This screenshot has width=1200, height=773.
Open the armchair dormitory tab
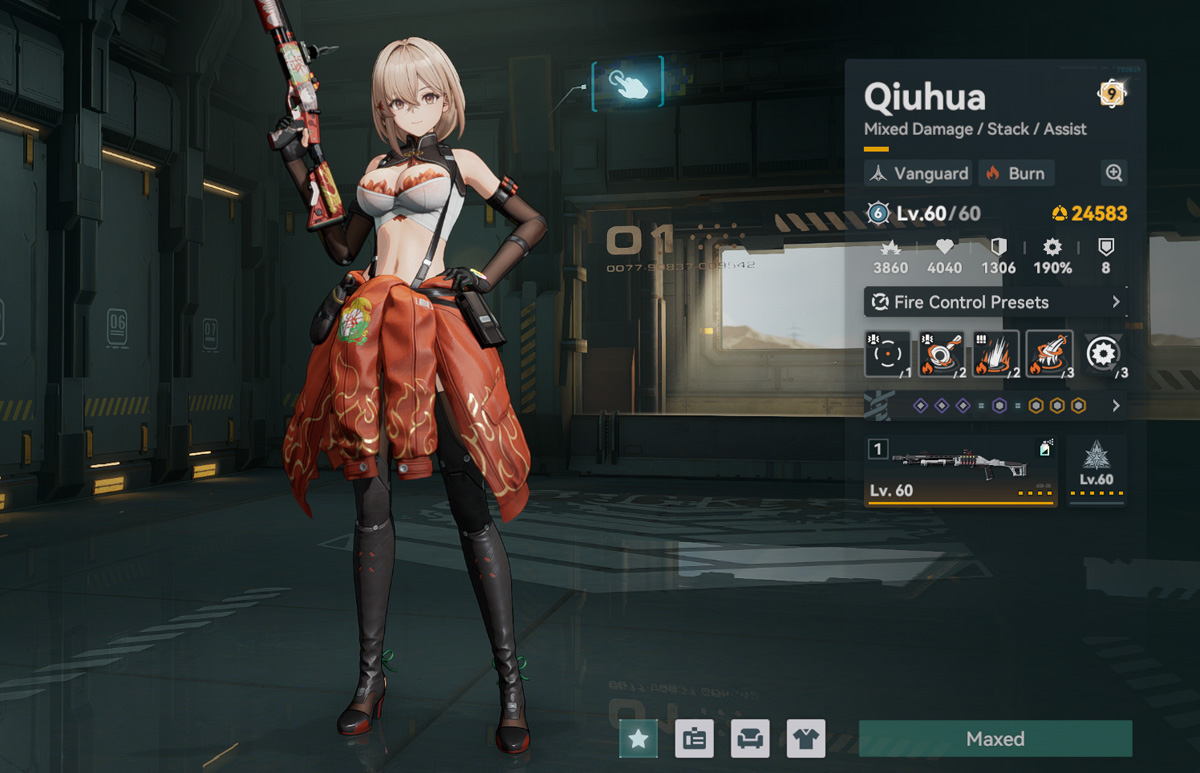(750, 739)
